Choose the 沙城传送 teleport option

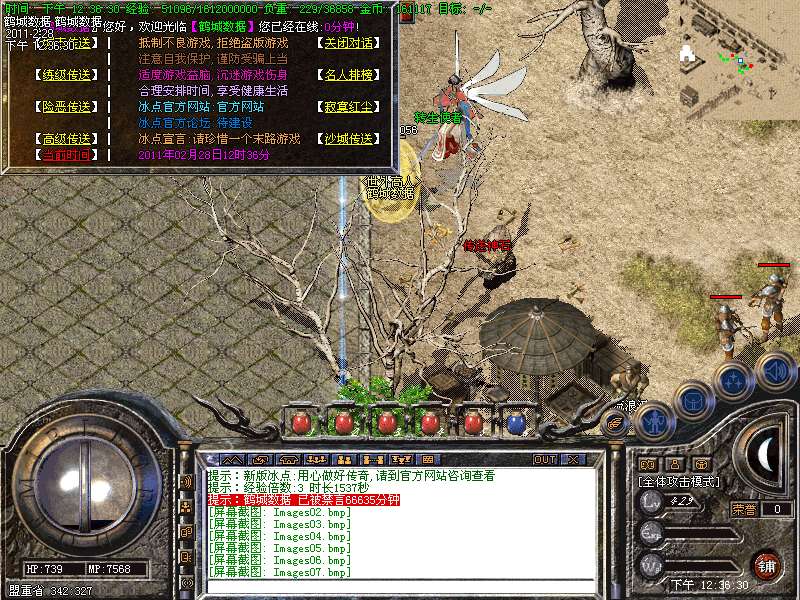(348, 139)
